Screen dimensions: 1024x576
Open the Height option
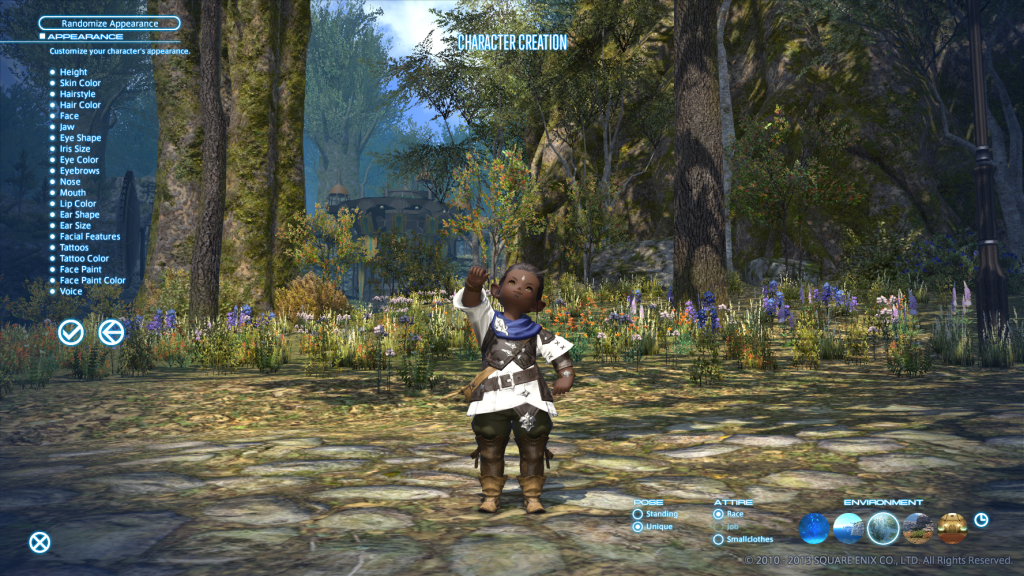click(73, 72)
